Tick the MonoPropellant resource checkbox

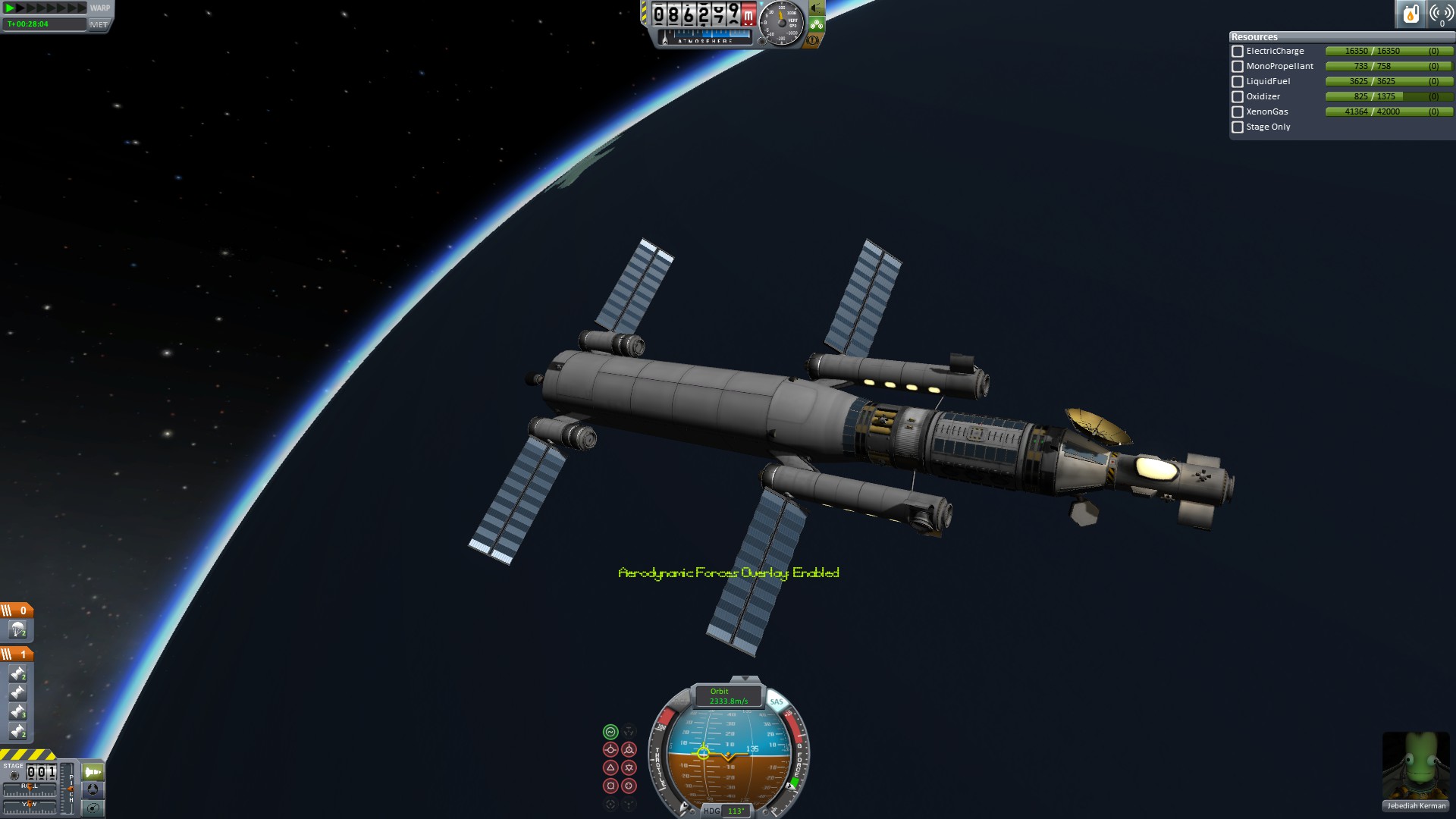[1238, 67]
